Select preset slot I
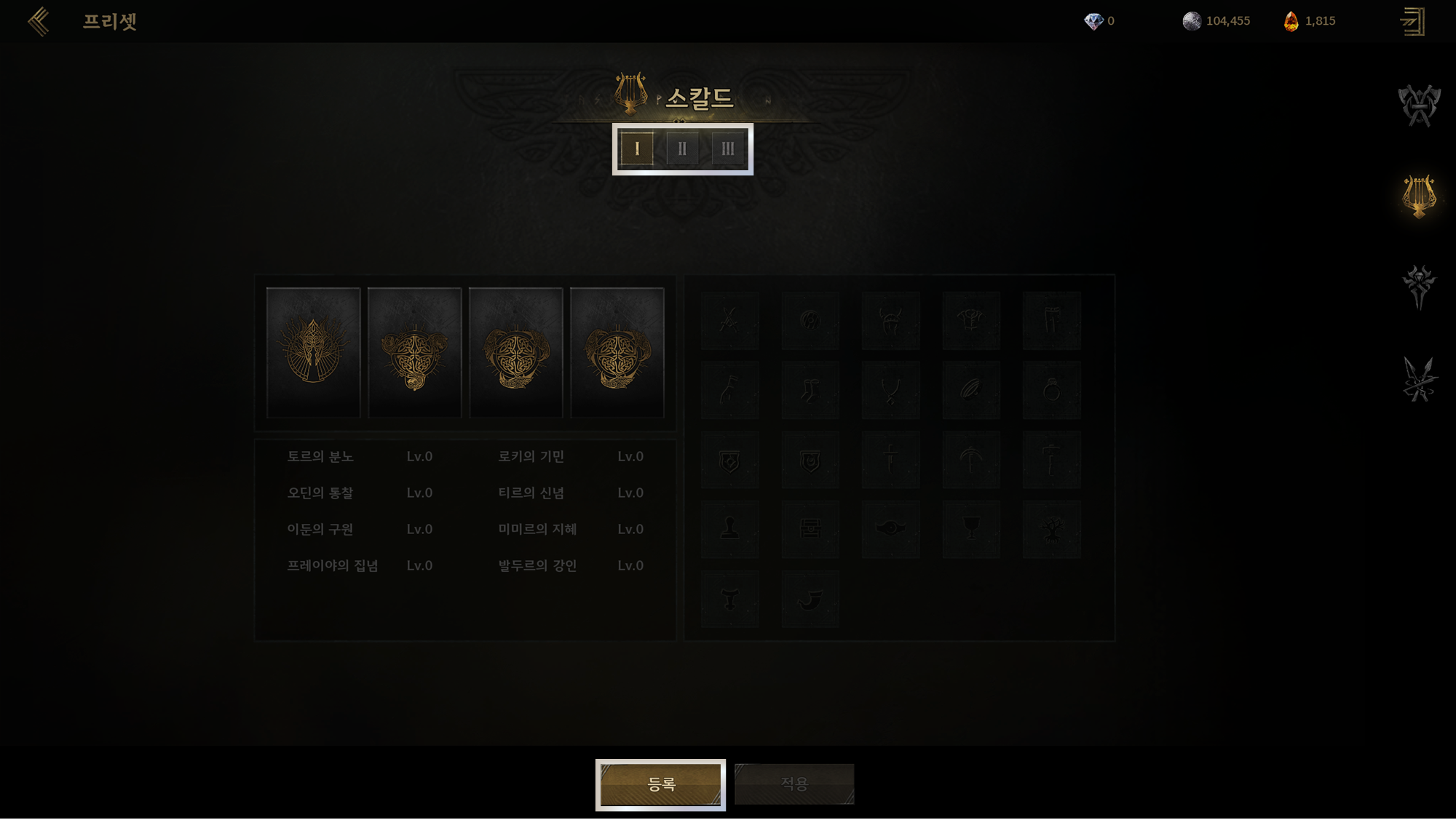The height and width of the screenshot is (820, 1456). (x=637, y=149)
